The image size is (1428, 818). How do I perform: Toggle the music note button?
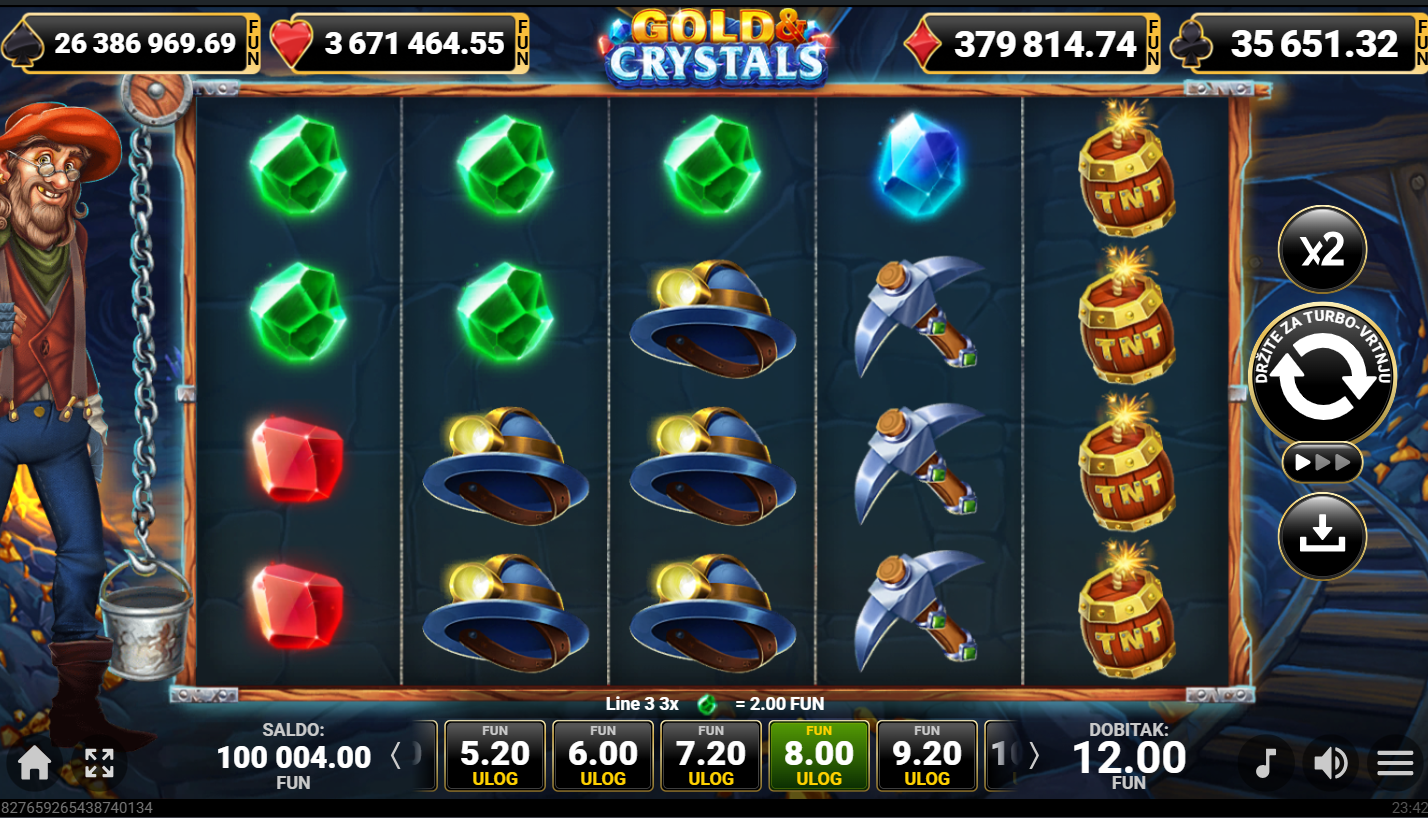pyautogui.click(x=1266, y=764)
